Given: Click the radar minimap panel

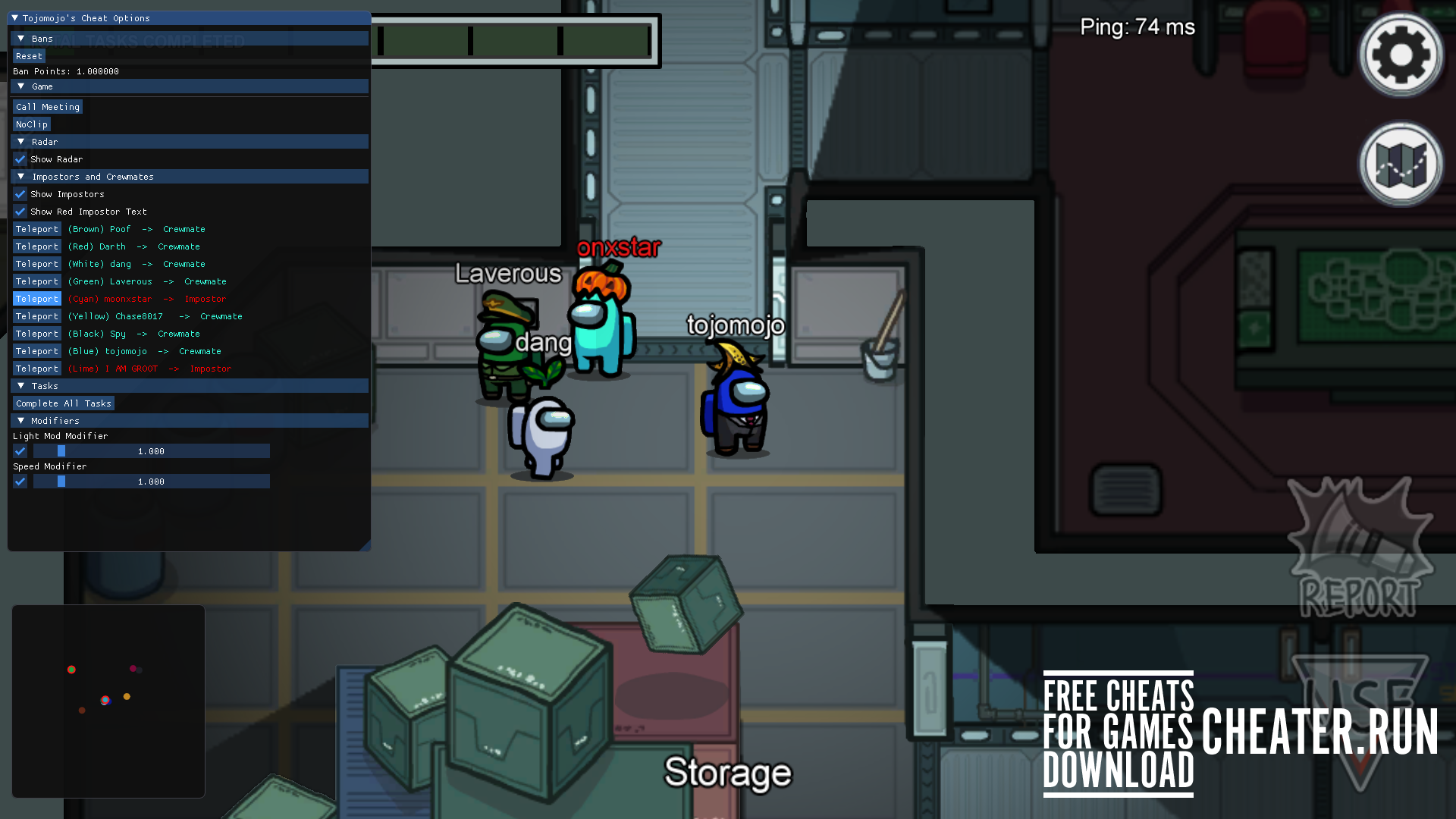Looking at the screenshot, I should pyautogui.click(x=108, y=701).
